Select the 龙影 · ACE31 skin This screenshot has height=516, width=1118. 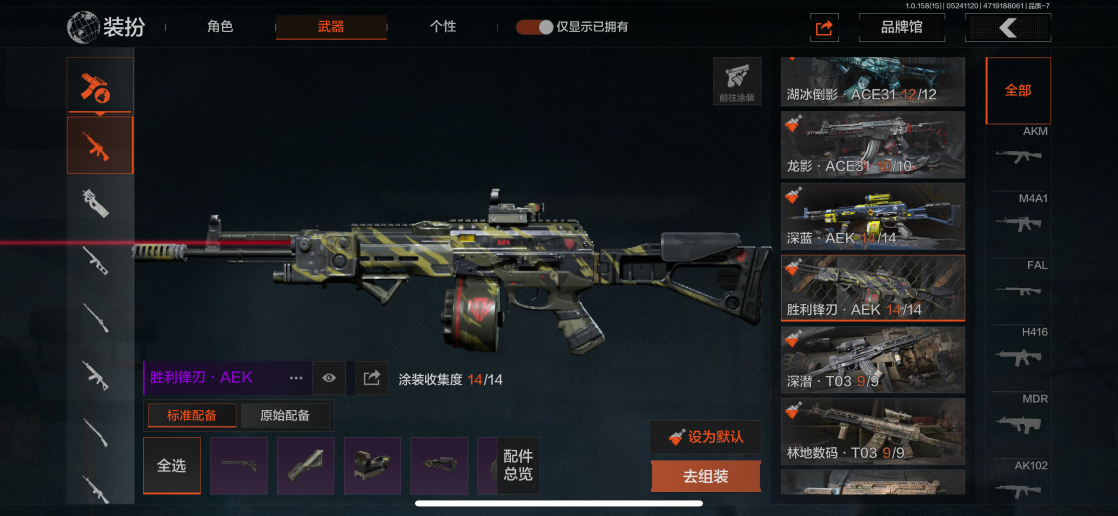pos(873,144)
